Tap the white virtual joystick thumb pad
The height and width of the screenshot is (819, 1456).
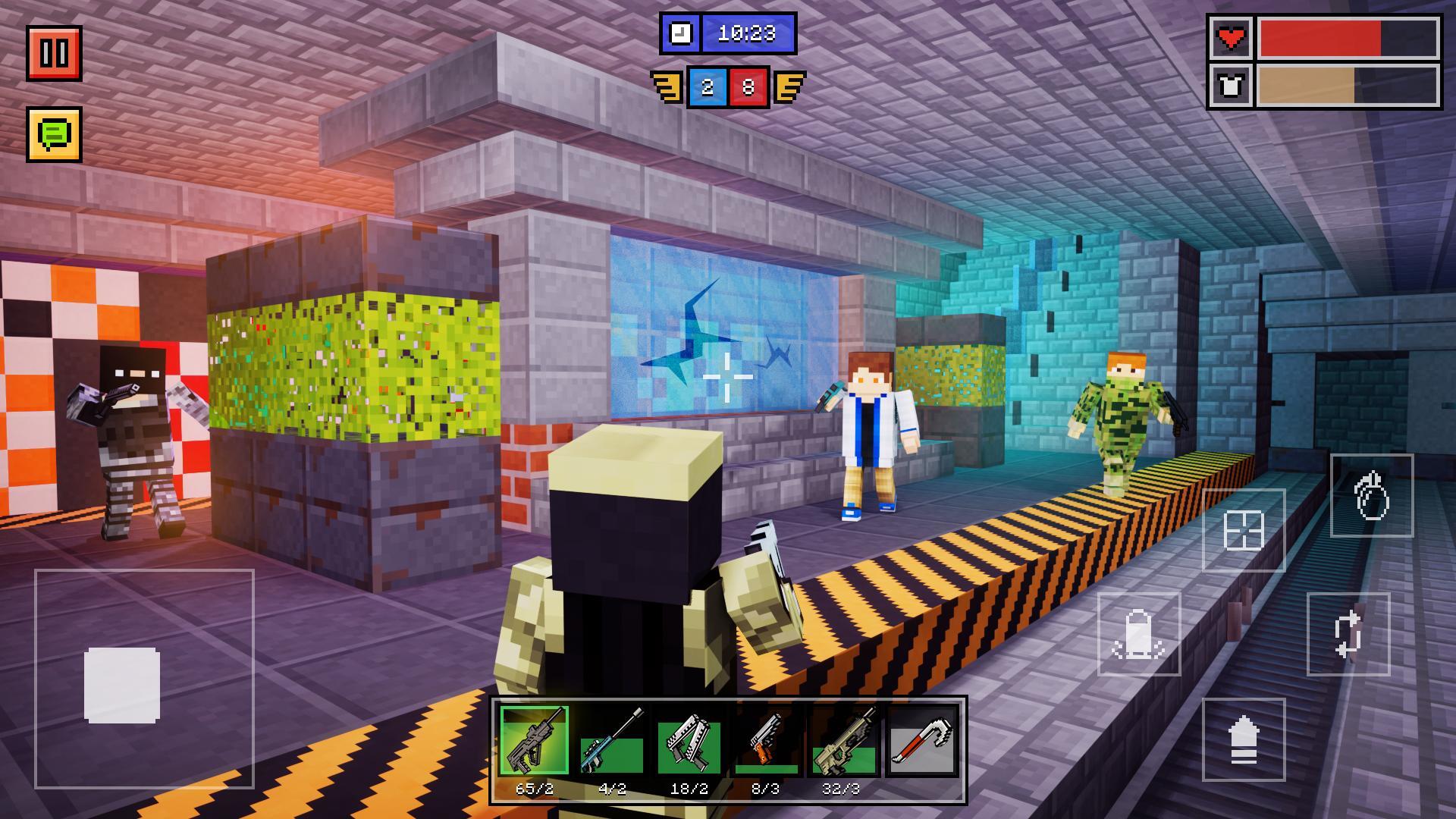click(122, 685)
